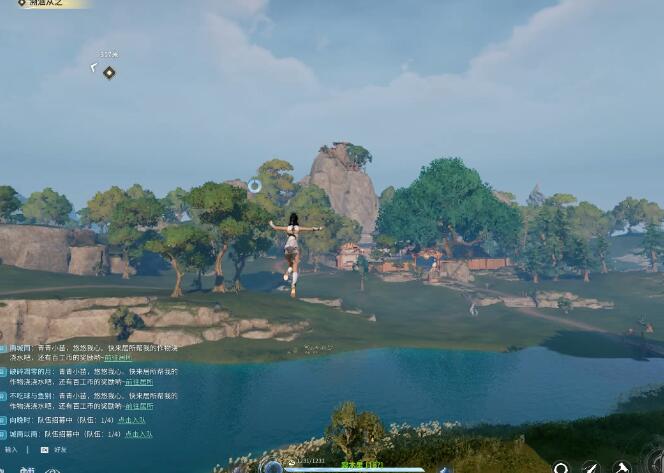This screenshot has height=473, width=664.
Task: Join the first team via 点击入队
Action: pyautogui.click(x=132, y=421)
